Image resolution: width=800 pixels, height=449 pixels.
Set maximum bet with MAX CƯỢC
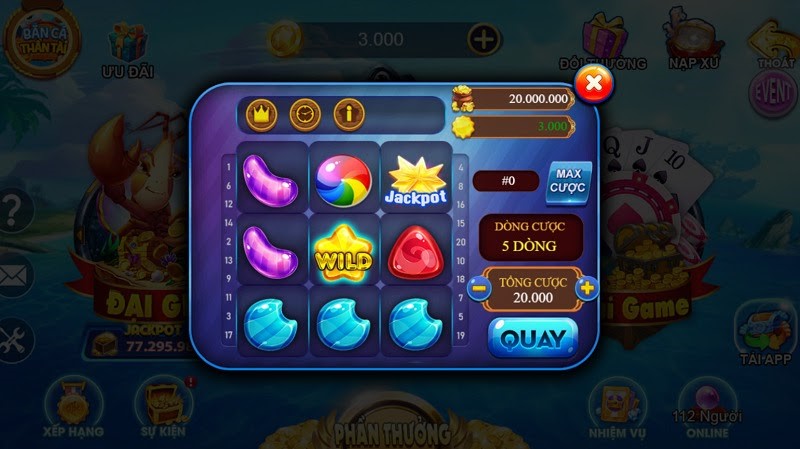569,181
